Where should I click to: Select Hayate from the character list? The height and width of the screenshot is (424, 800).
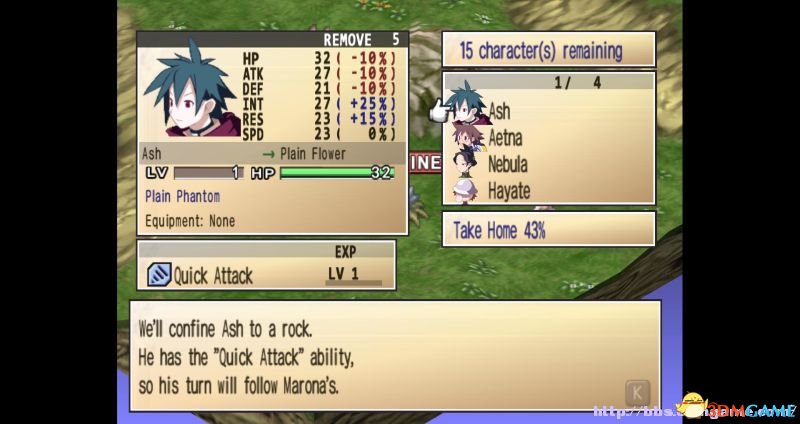[x=508, y=190]
